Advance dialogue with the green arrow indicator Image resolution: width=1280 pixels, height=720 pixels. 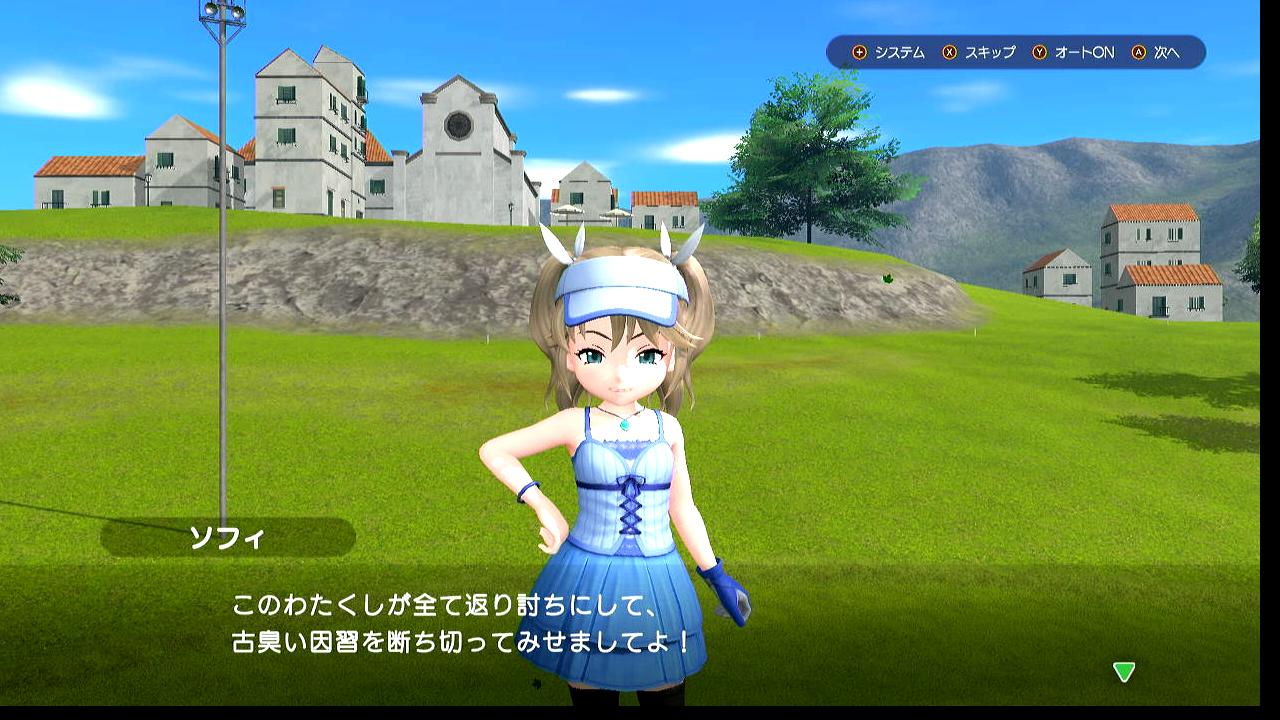pyautogui.click(x=1124, y=672)
